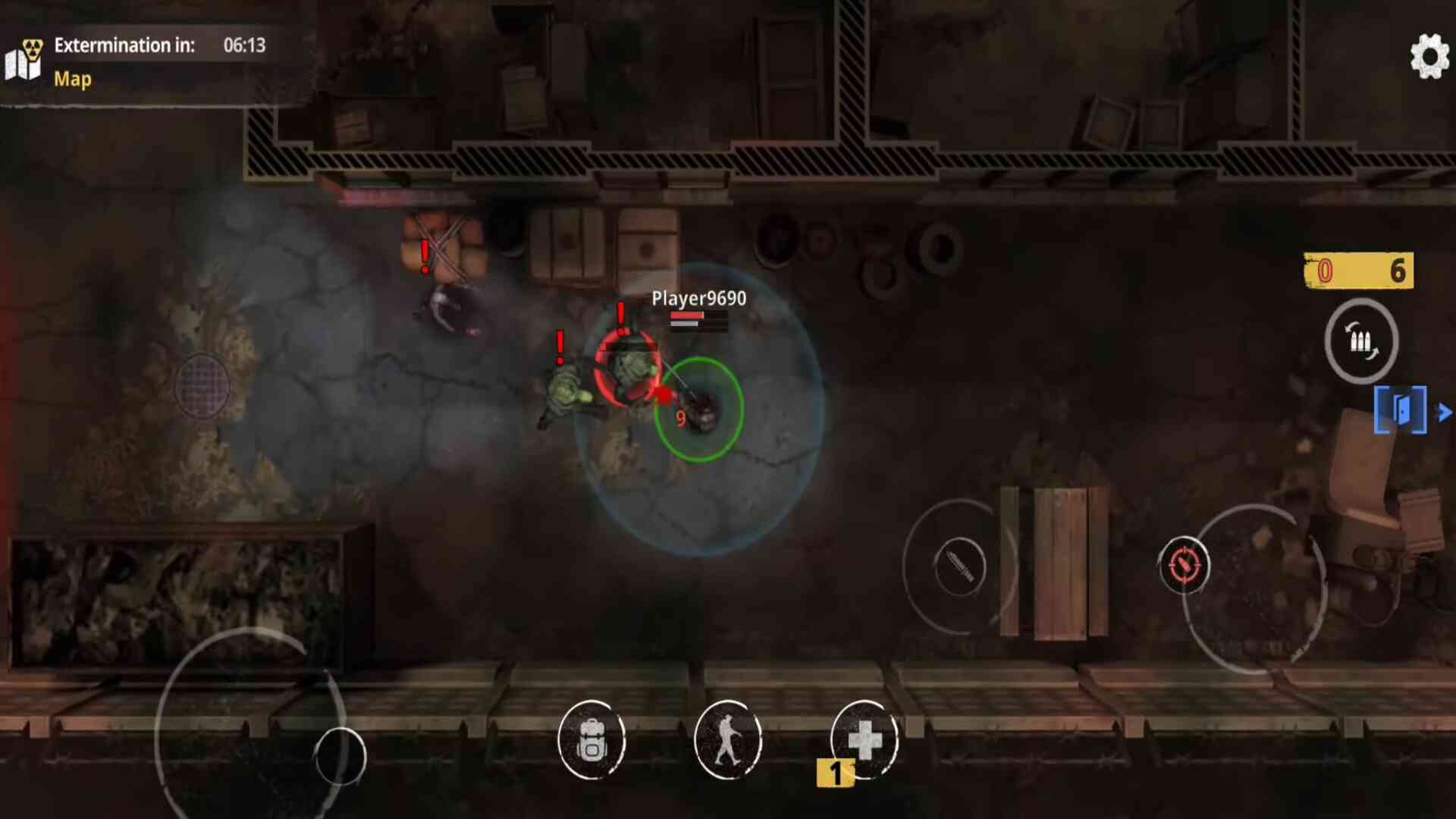Toggle the walking stance button

[x=728, y=740]
